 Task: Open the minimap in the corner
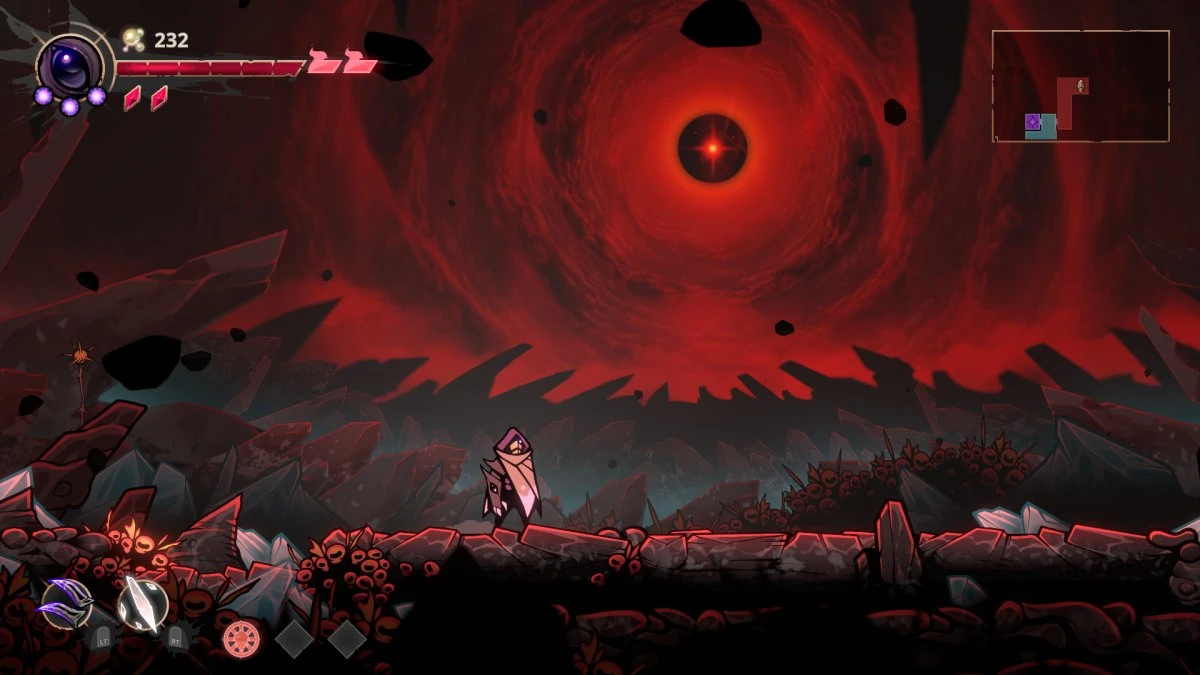click(x=1080, y=86)
